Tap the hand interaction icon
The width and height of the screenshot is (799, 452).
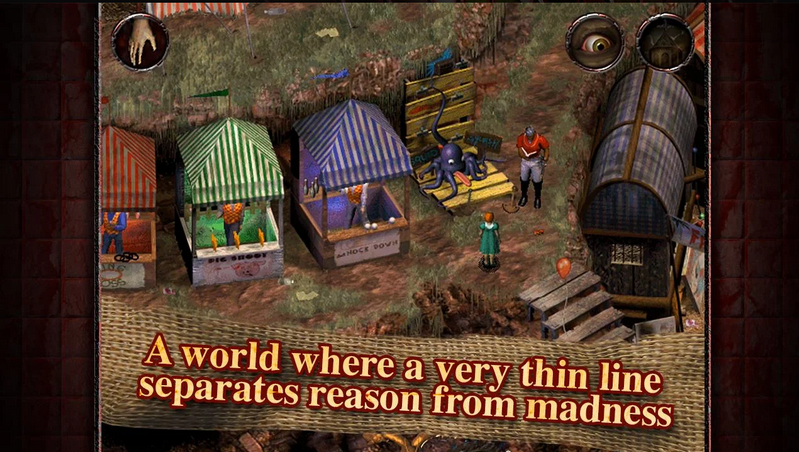140,42
